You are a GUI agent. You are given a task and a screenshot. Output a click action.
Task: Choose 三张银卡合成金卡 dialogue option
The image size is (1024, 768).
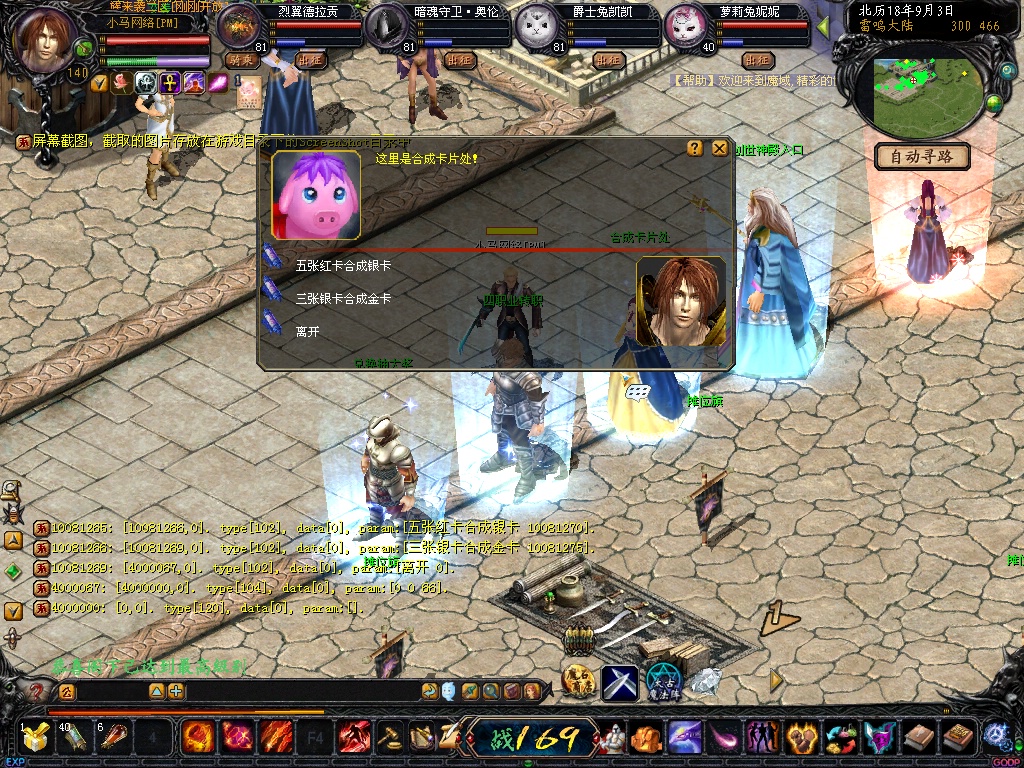tap(342, 299)
